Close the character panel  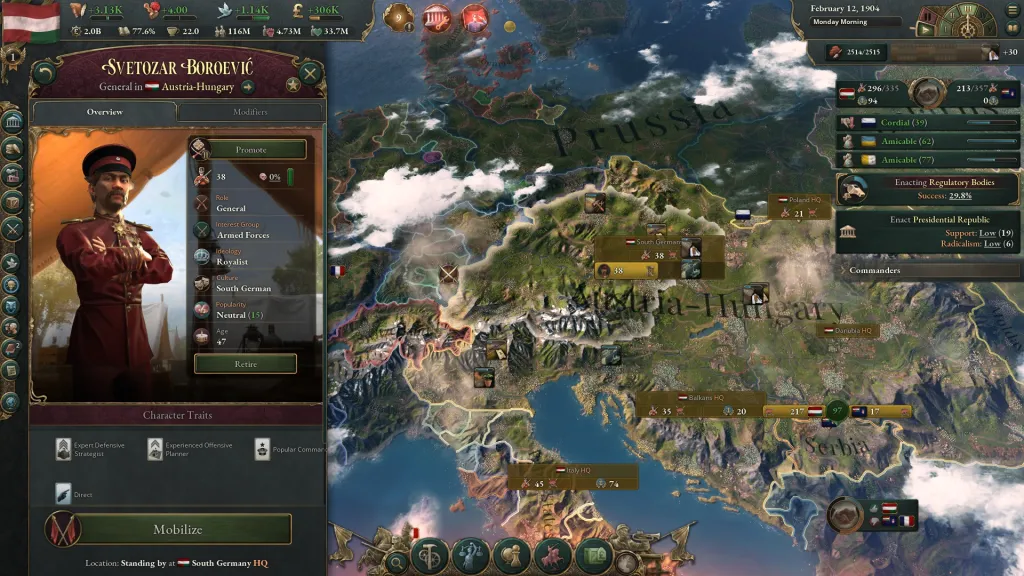pyautogui.click(x=310, y=73)
